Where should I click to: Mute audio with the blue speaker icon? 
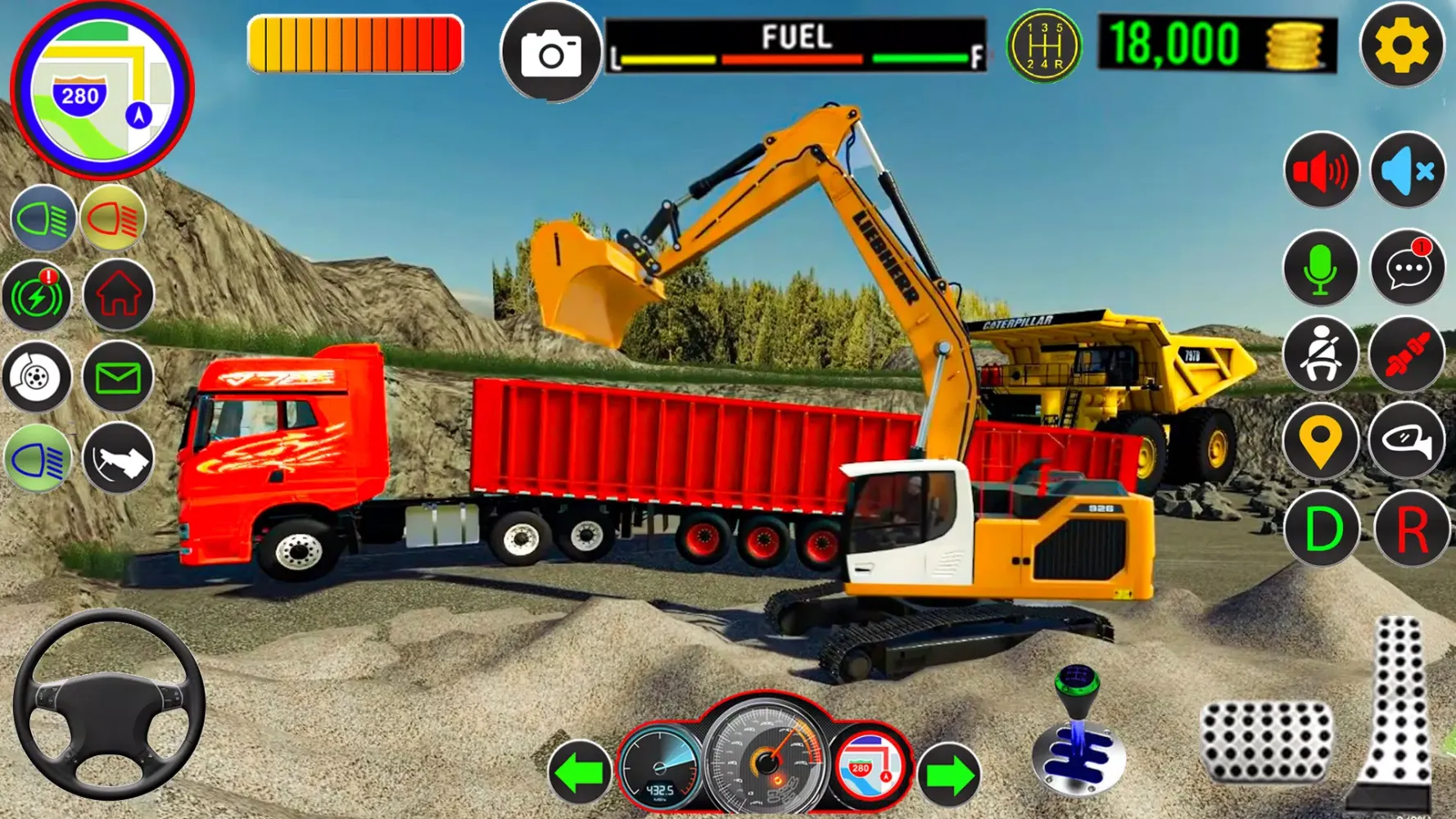click(1407, 171)
